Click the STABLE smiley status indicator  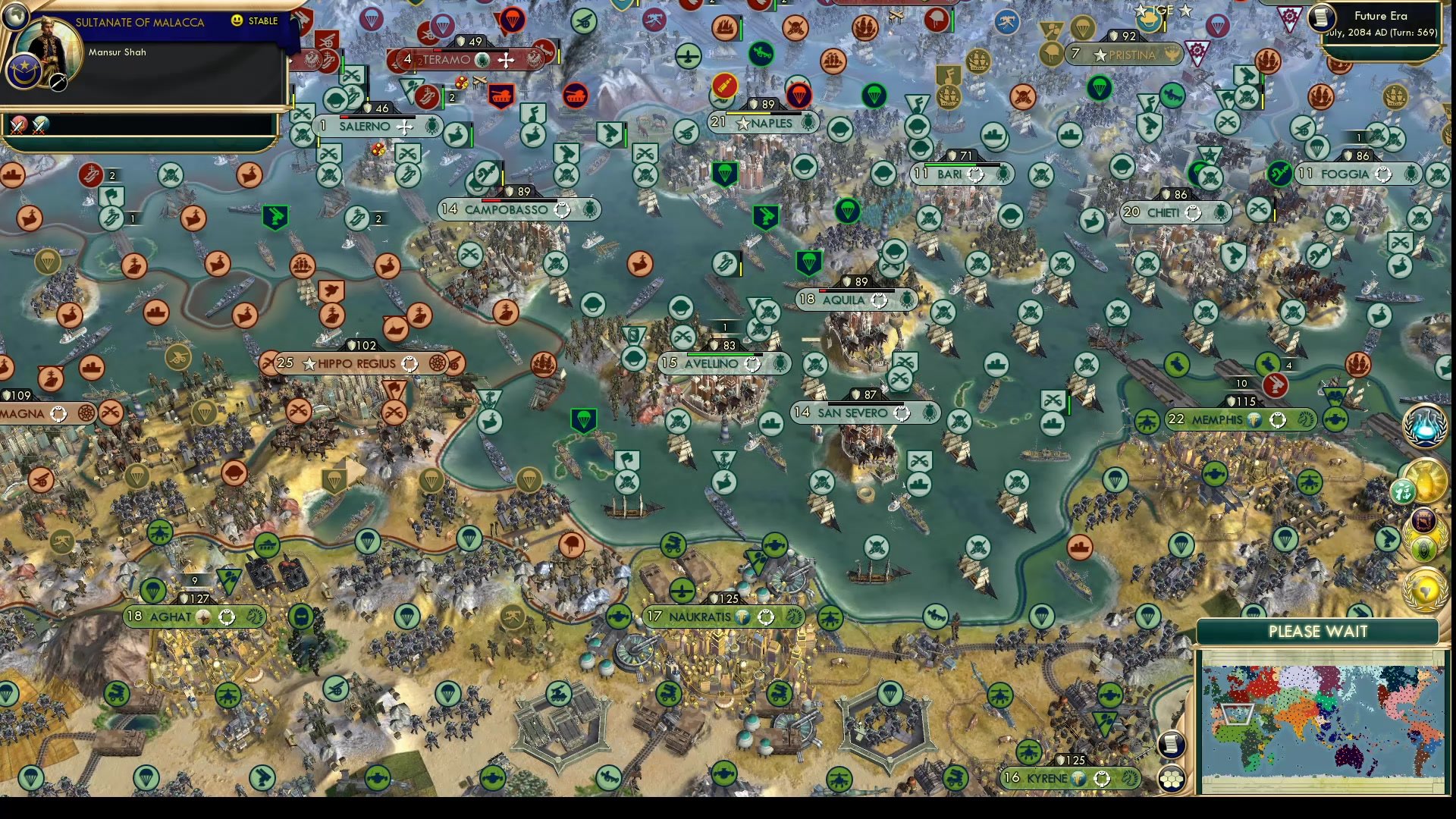point(238,21)
